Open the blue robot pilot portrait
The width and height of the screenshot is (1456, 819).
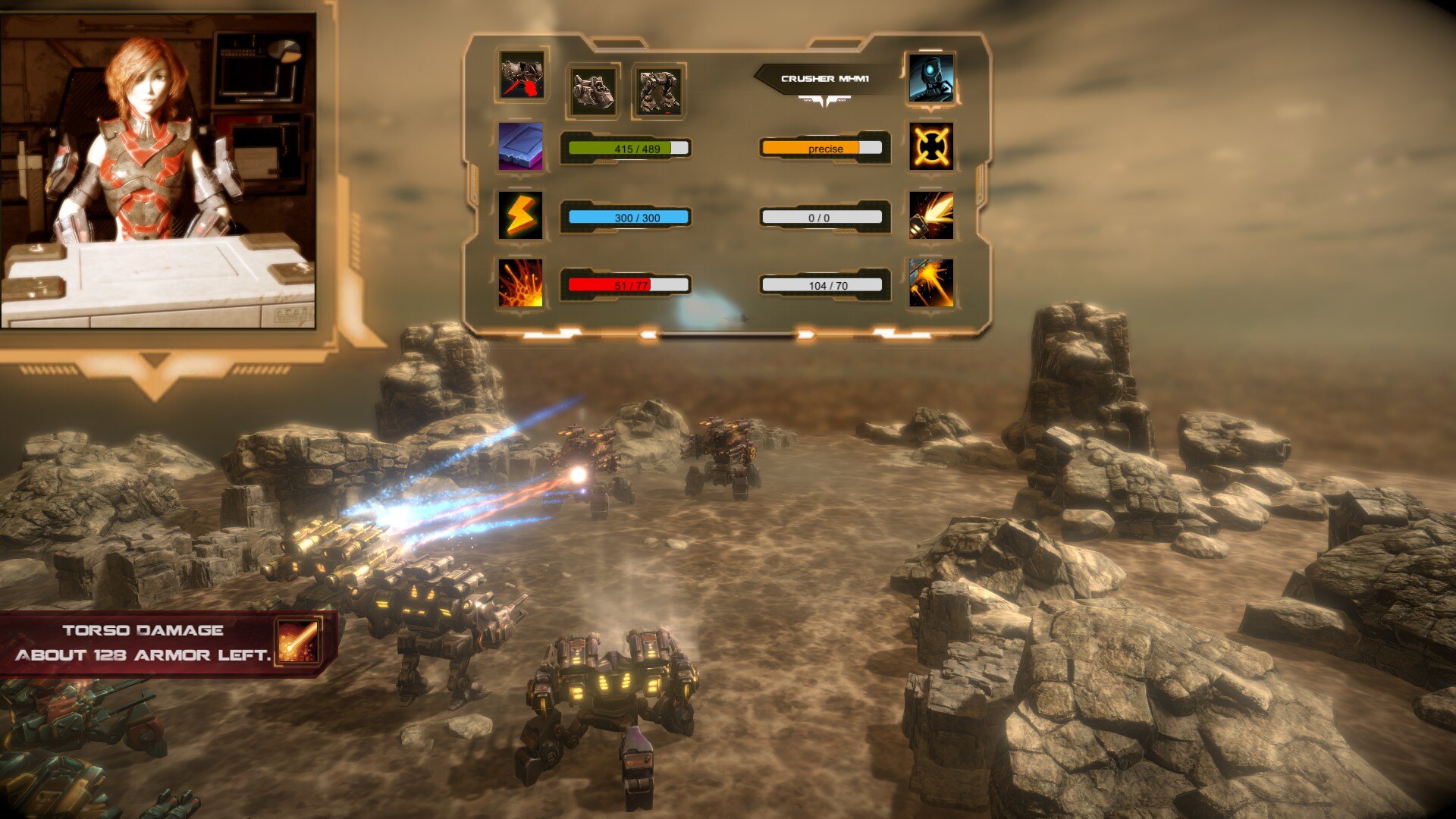click(930, 77)
